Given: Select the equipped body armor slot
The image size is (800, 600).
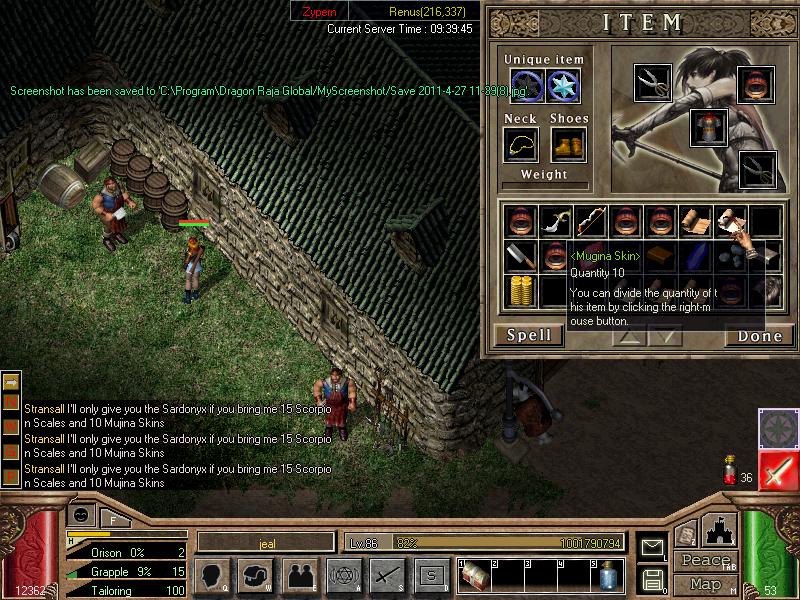Looking at the screenshot, I should point(707,128).
